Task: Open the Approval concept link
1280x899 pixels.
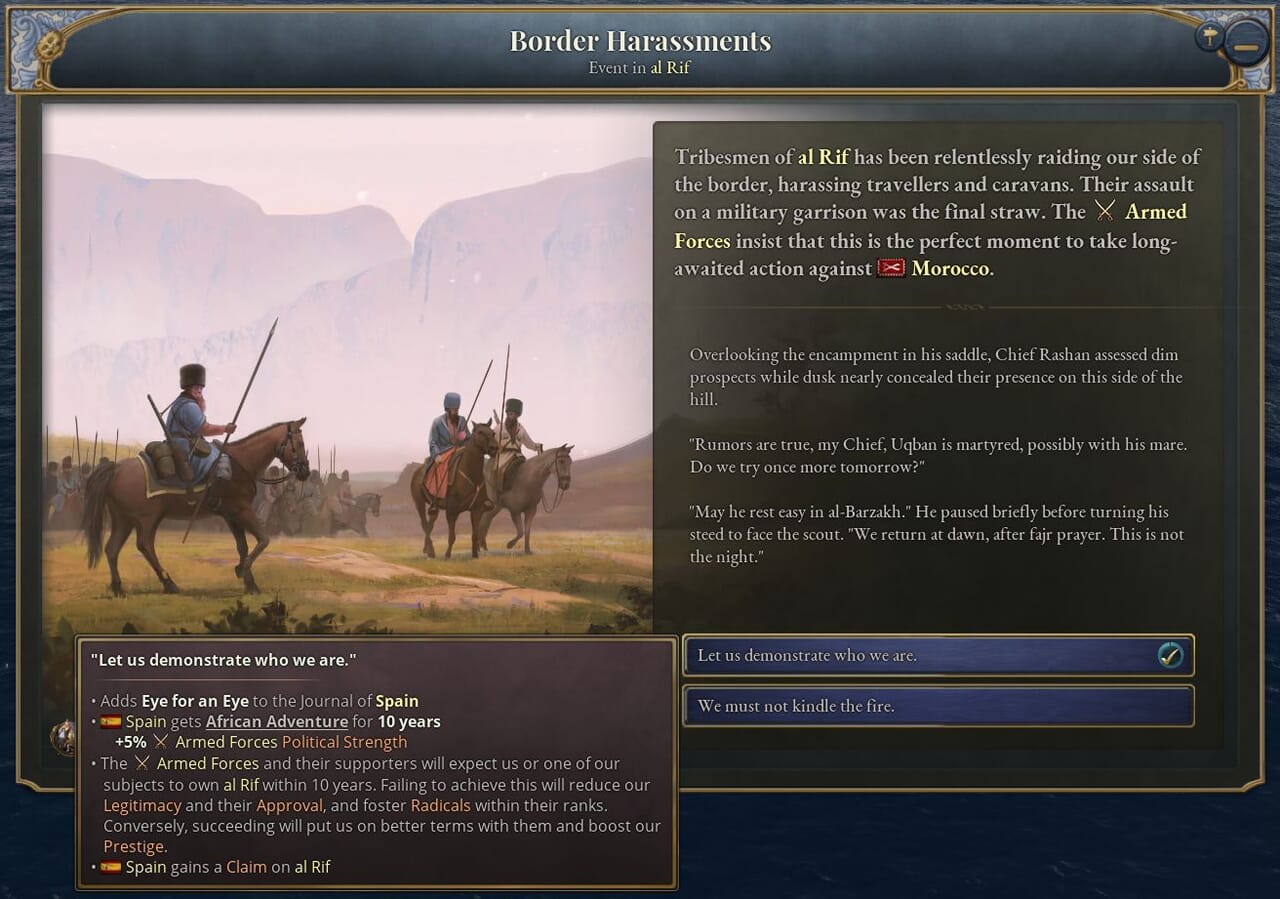Action: (289, 805)
